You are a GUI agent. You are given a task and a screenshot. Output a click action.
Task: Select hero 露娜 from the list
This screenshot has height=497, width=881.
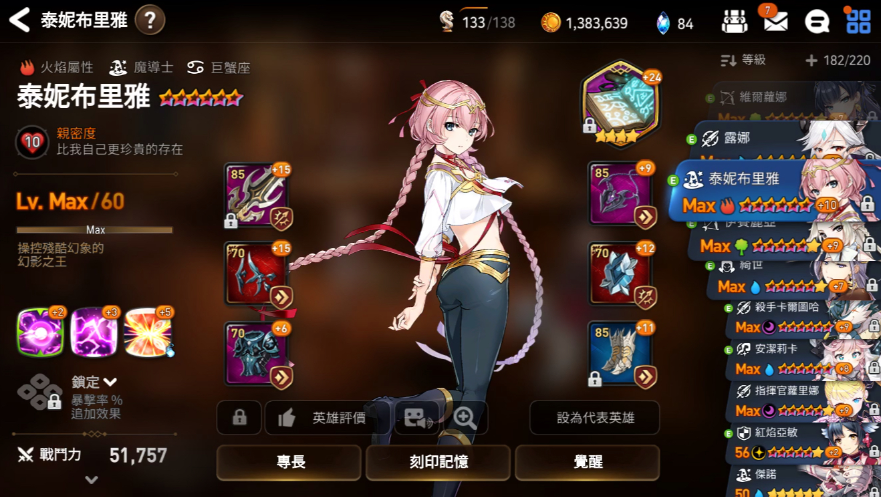(760, 137)
